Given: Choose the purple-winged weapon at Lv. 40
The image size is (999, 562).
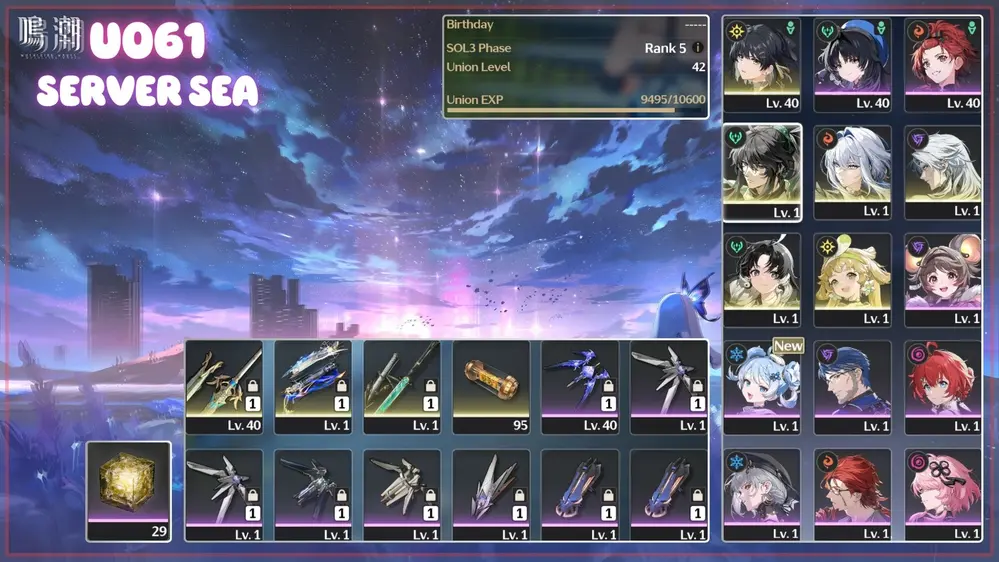Looking at the screenshot, I should point(580,385).
